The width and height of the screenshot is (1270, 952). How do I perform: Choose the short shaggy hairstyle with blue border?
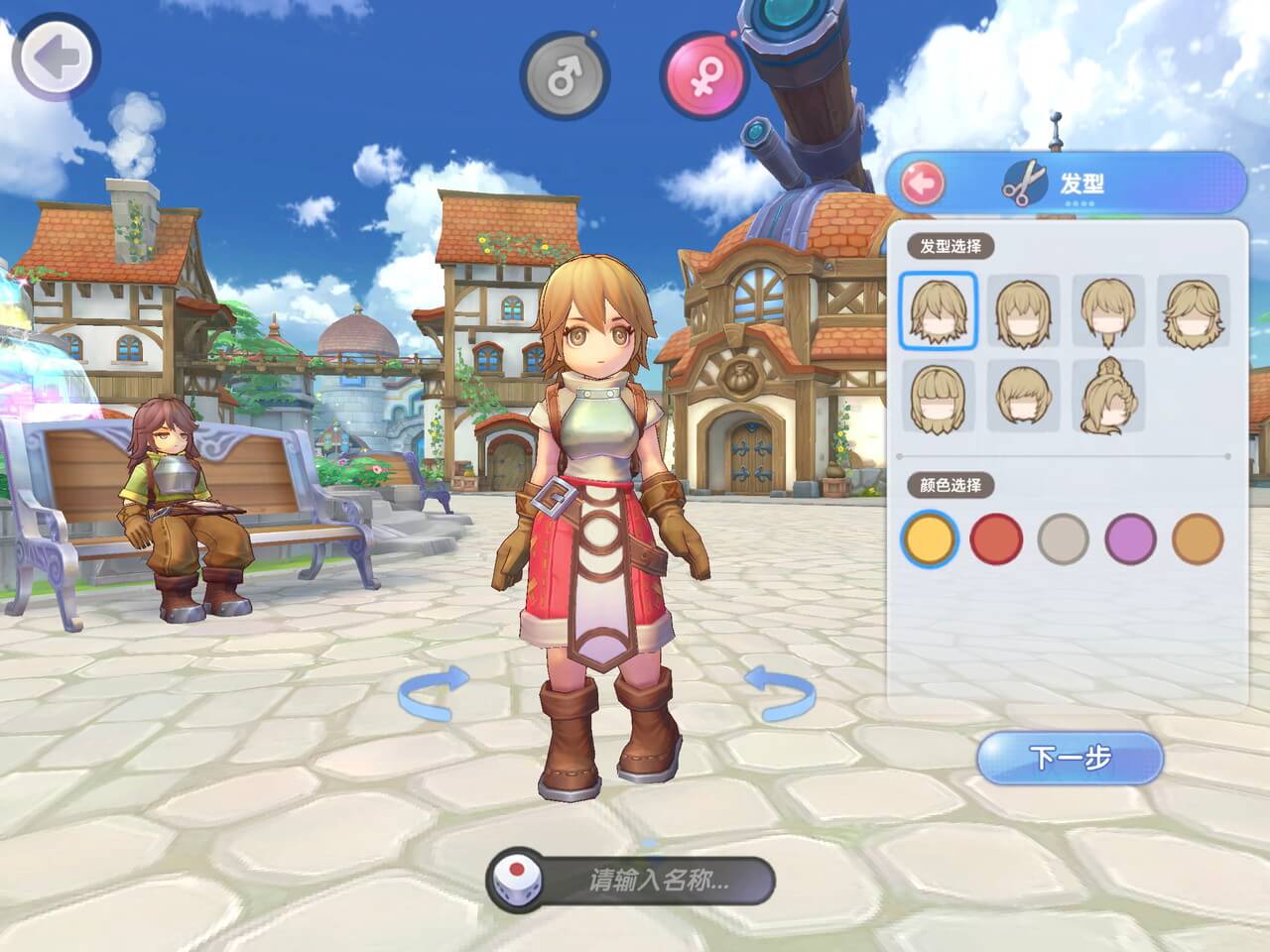[939, 310]
